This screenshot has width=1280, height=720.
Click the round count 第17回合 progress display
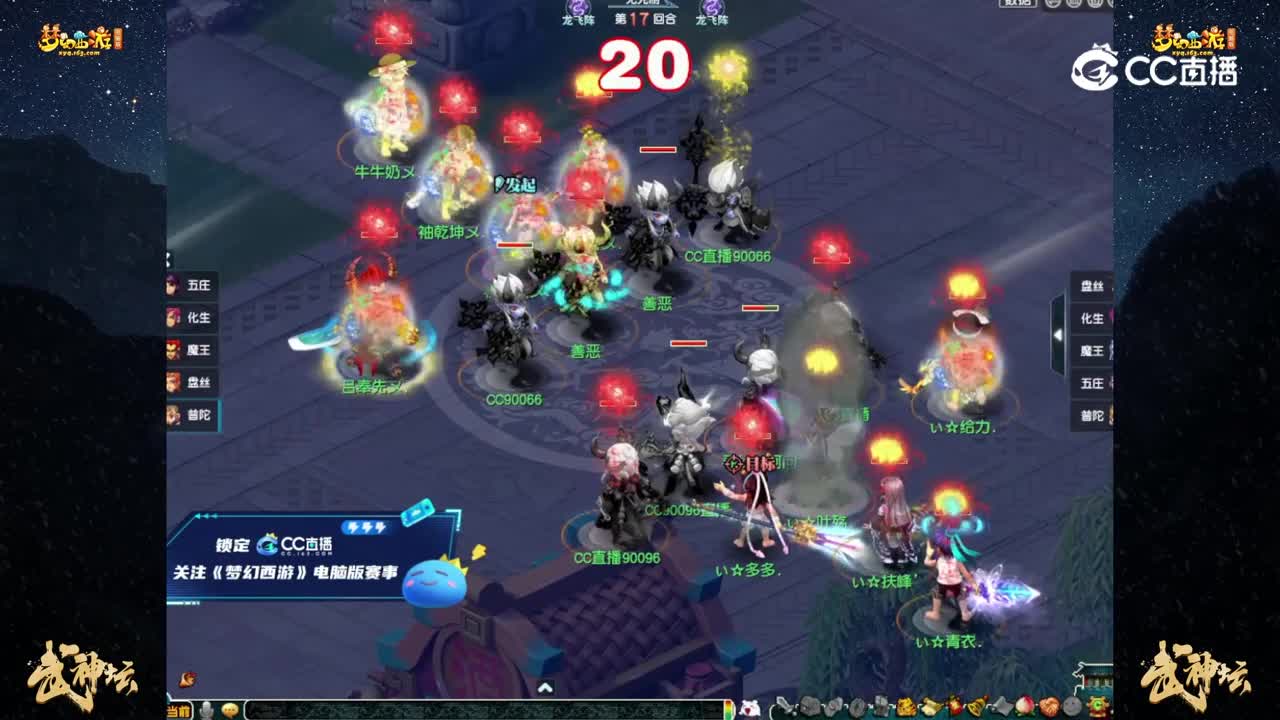click(x=646, y=17)
